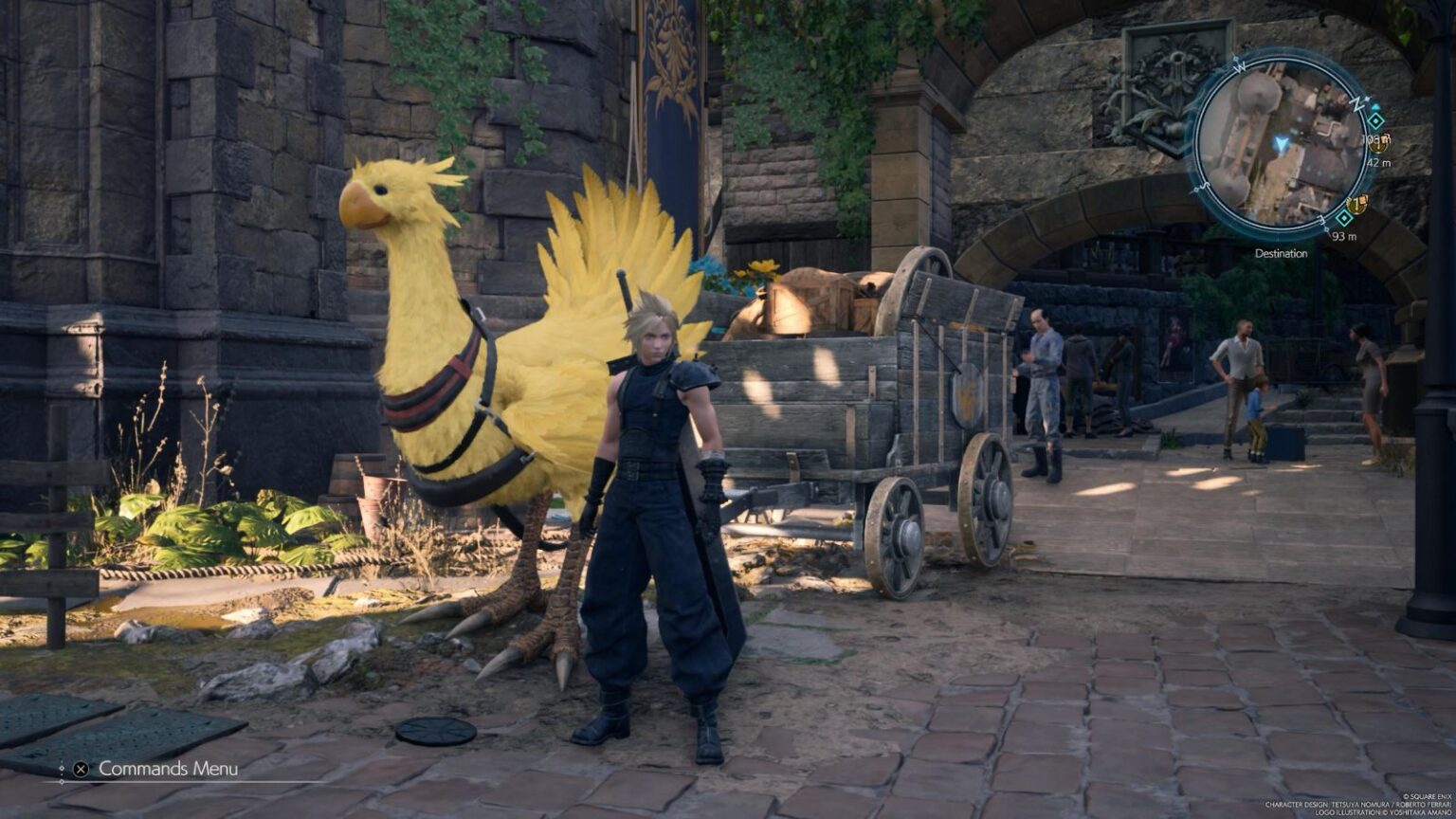Viewport: 1456px width, 819px height.
Task: Click the item shop icon marked "1" near 93 m
Action: tap(1356, 204)
